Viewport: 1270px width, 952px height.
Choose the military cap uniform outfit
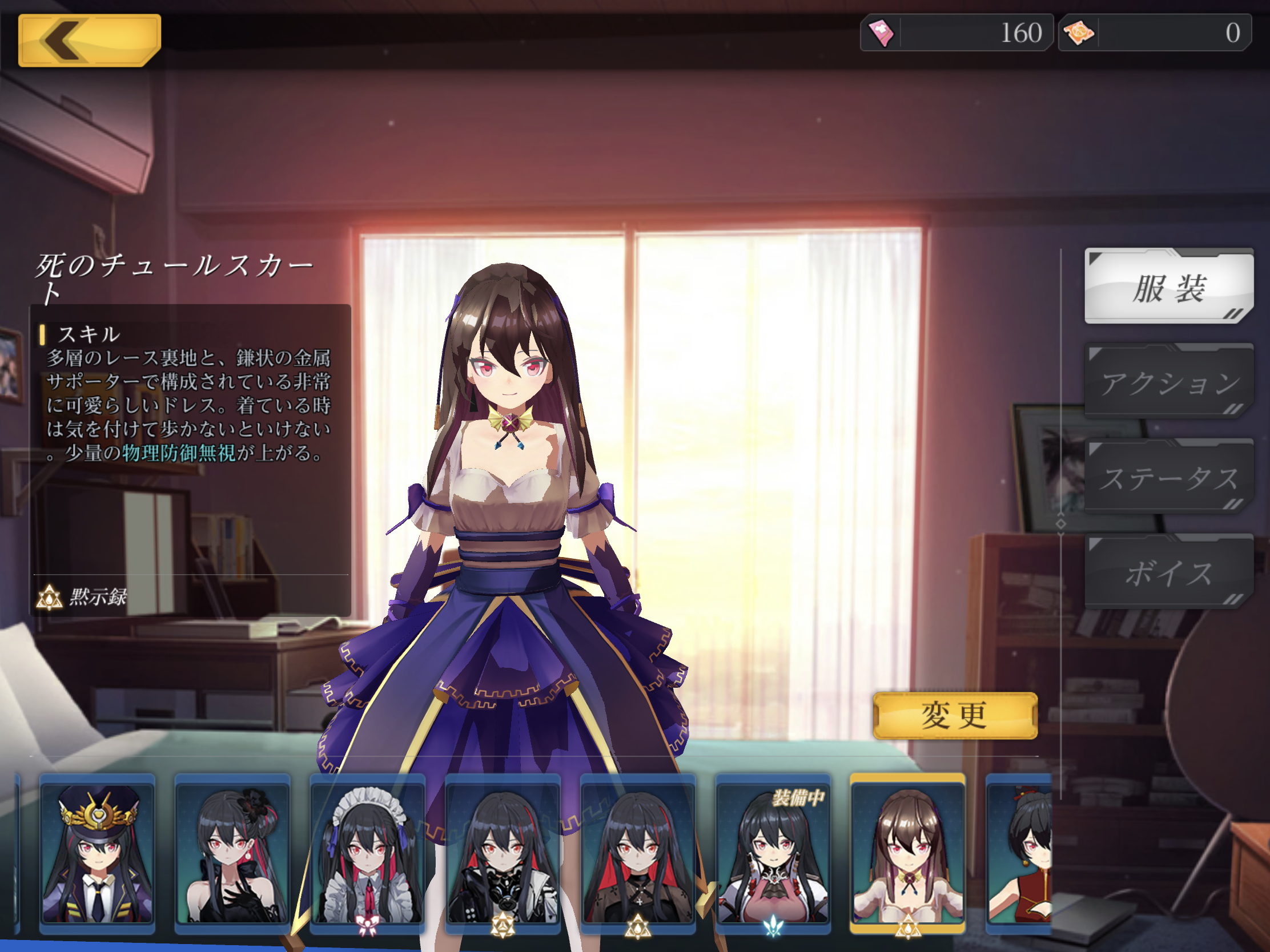point(97,853)
